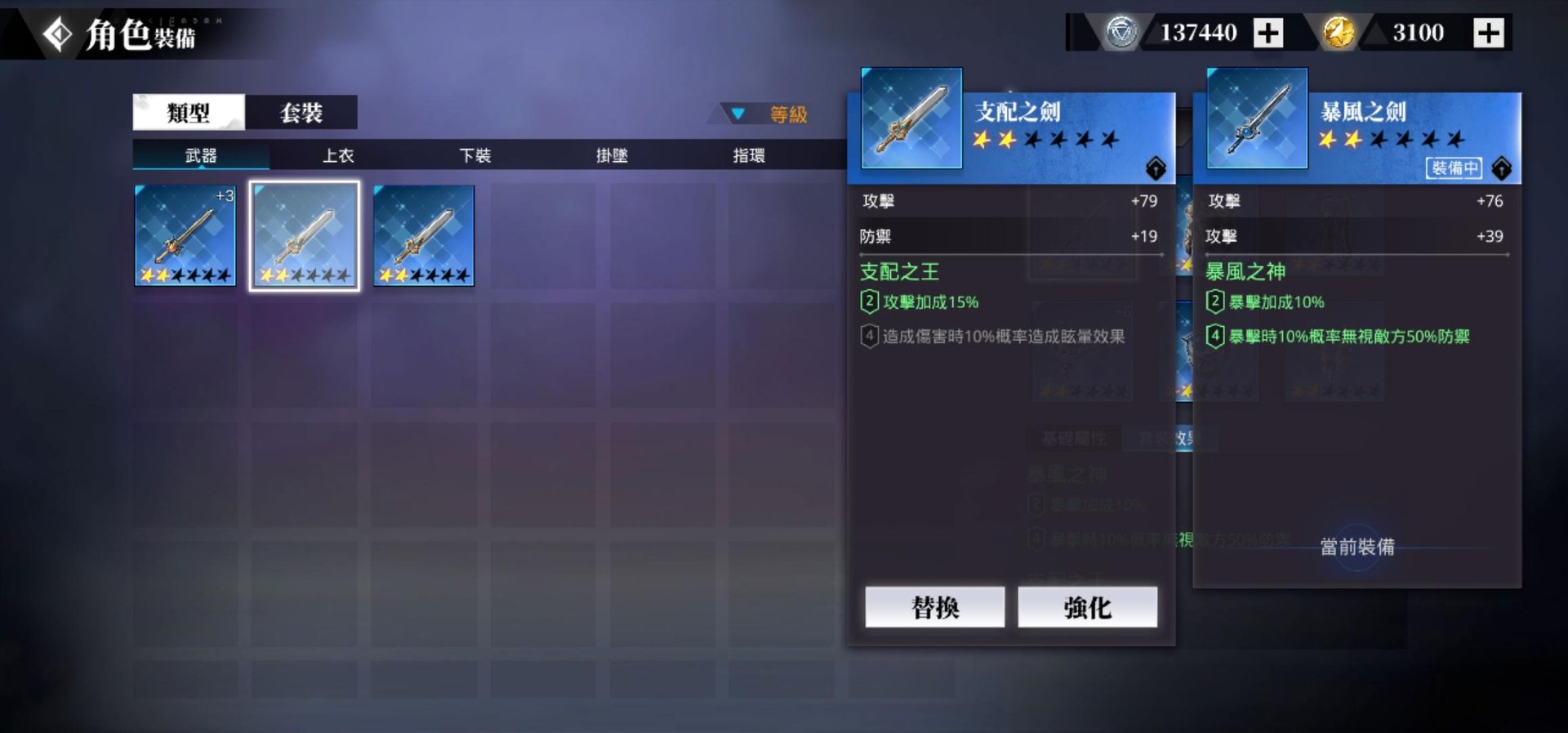Viewport: 1568px width, 733px height.
Task: Click the enhance arrow icon on 暴風之劍 card
Action: 1500,168
